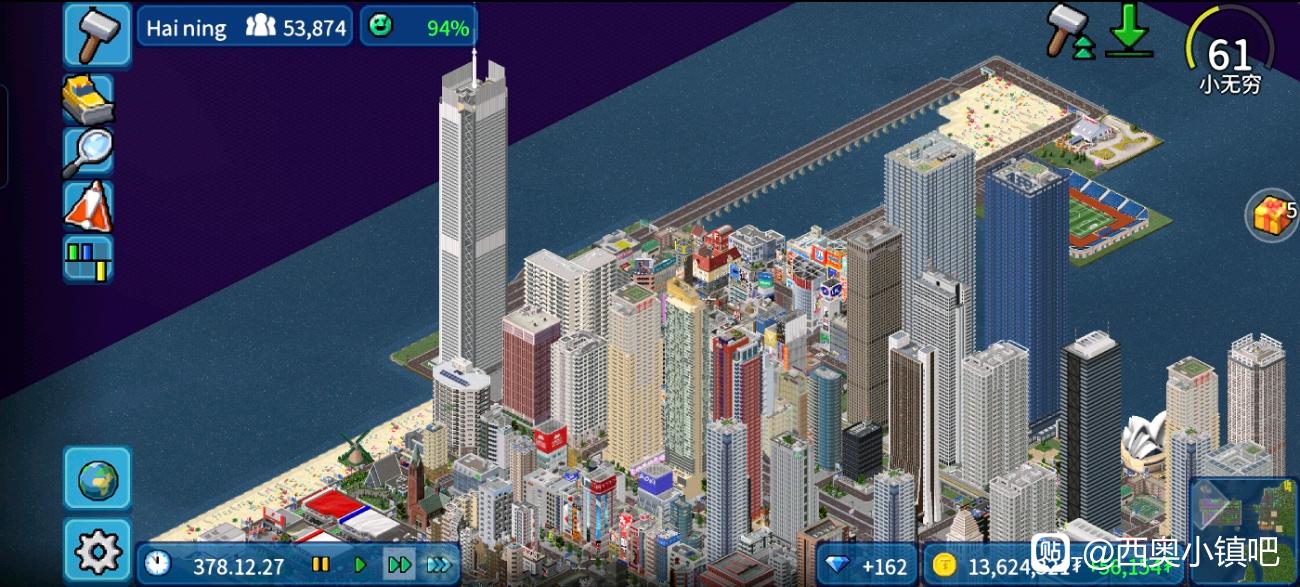Open the Hai ning city info panel
The width and height of the screenshot is (1300, 587).
coord(245,27)
